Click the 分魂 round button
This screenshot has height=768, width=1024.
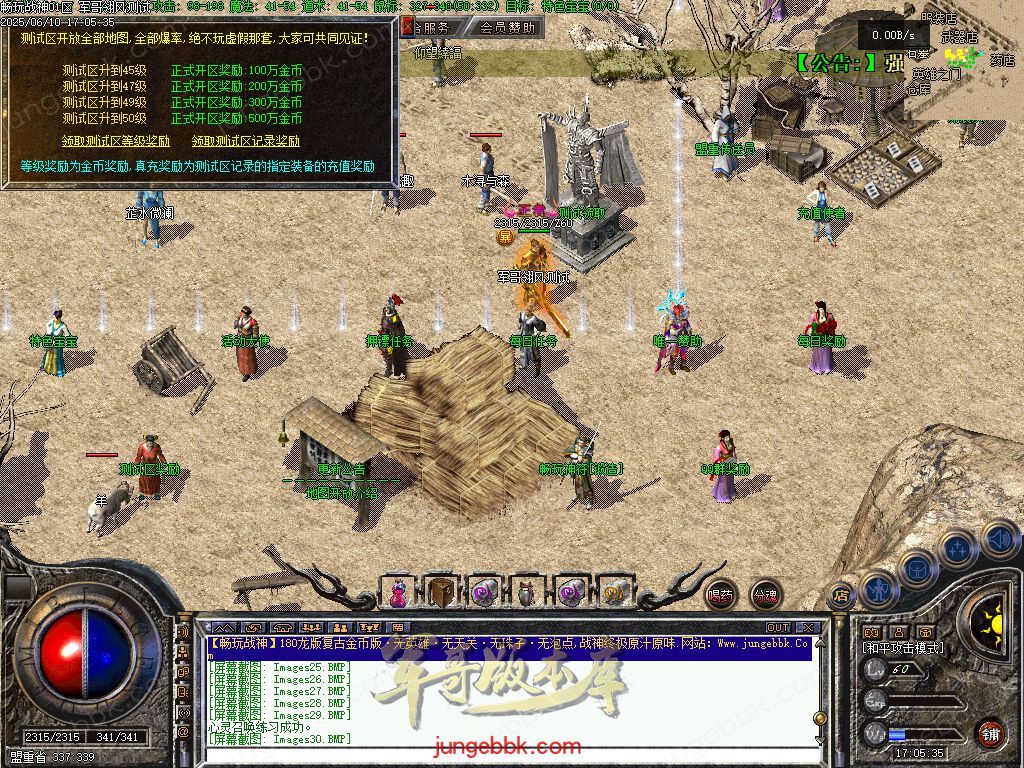765,594
